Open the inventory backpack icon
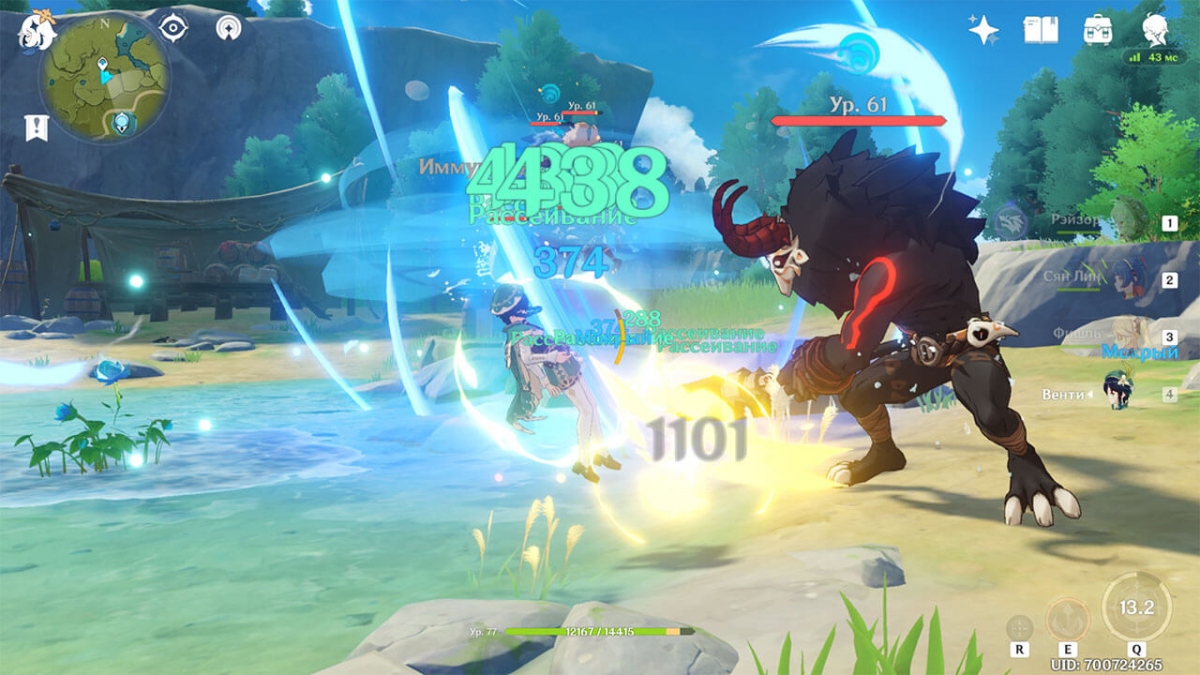 [1099, 30]
